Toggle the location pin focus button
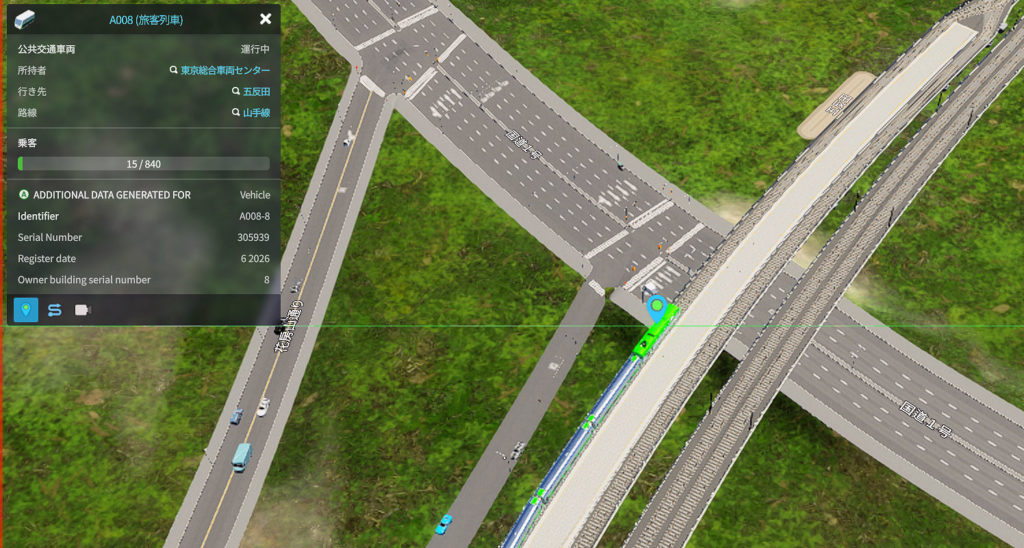This screenshot has height=548, width=1024. tap(27, 310)
